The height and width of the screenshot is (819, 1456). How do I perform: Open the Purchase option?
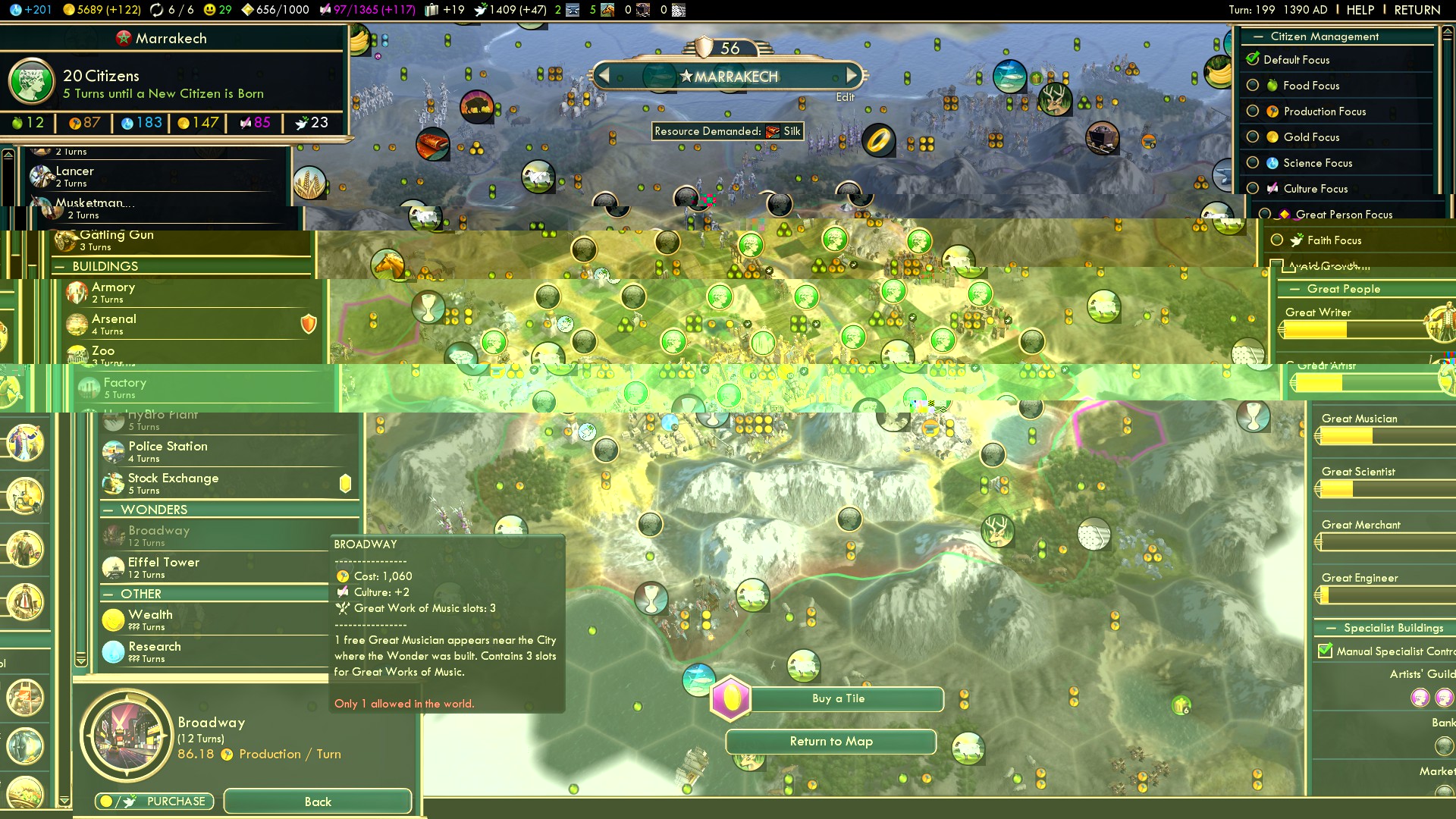point(155,802)
